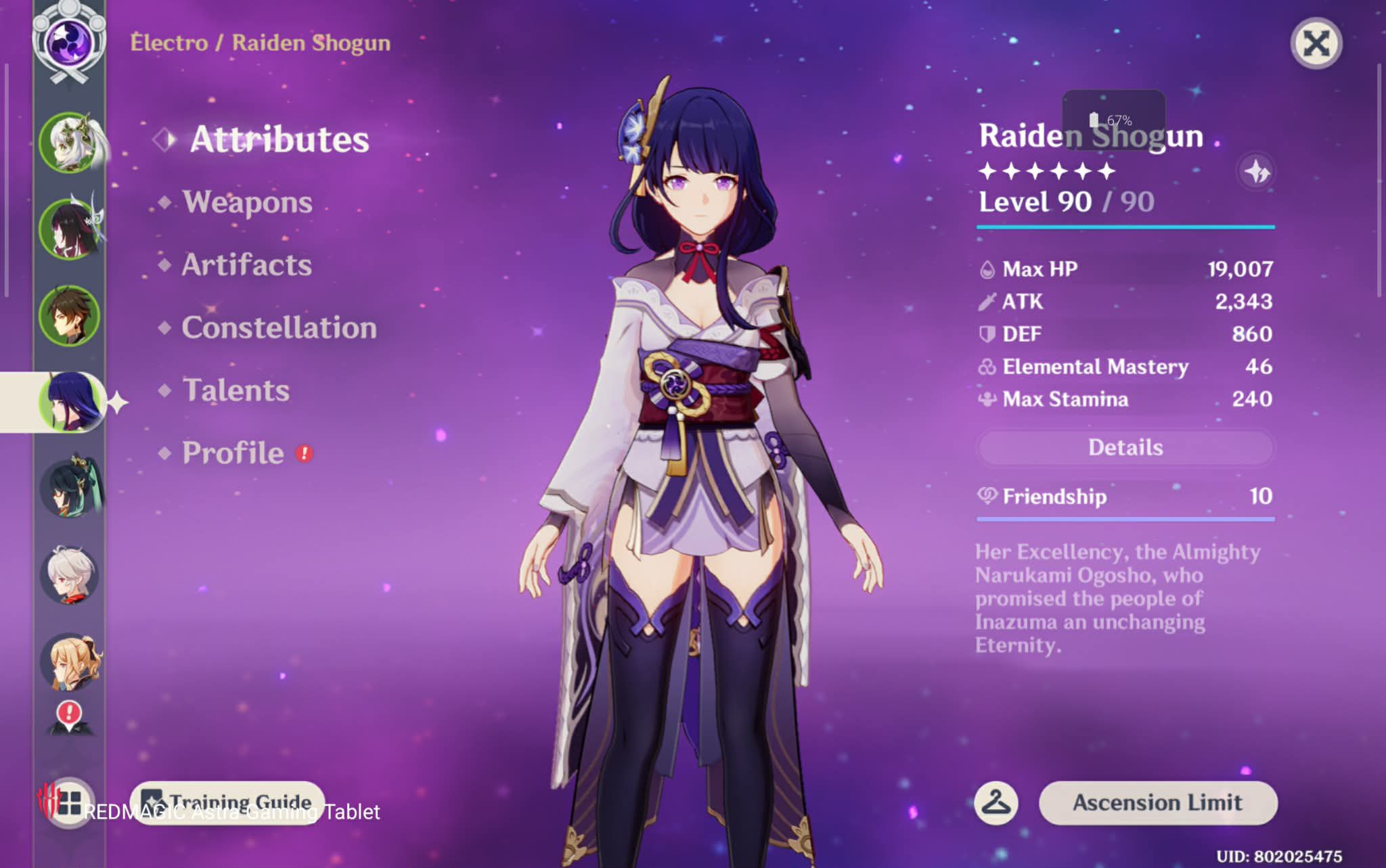Select the blonde ponytail character portrait
The width and height of the screenshot is (1386, 868).
tap(70, 661)
